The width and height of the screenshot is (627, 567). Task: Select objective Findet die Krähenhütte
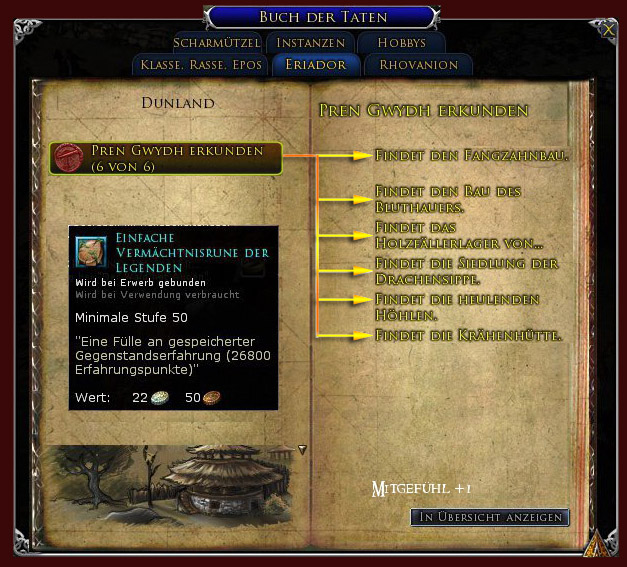pyautogui.click(x=467, y=335)
